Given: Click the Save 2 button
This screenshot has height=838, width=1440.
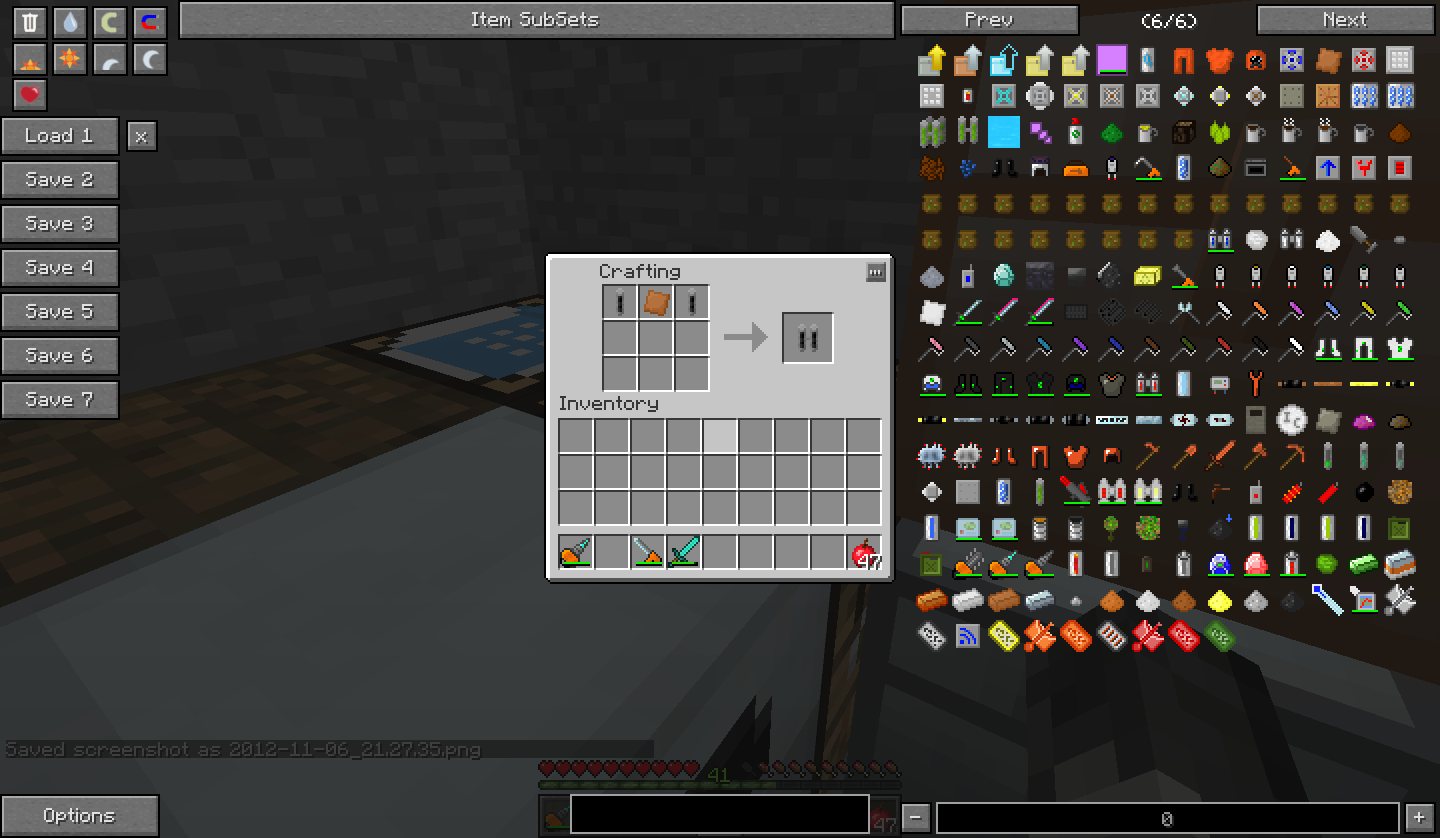Looking at the screenshot, I should click(x=60, y=180).
